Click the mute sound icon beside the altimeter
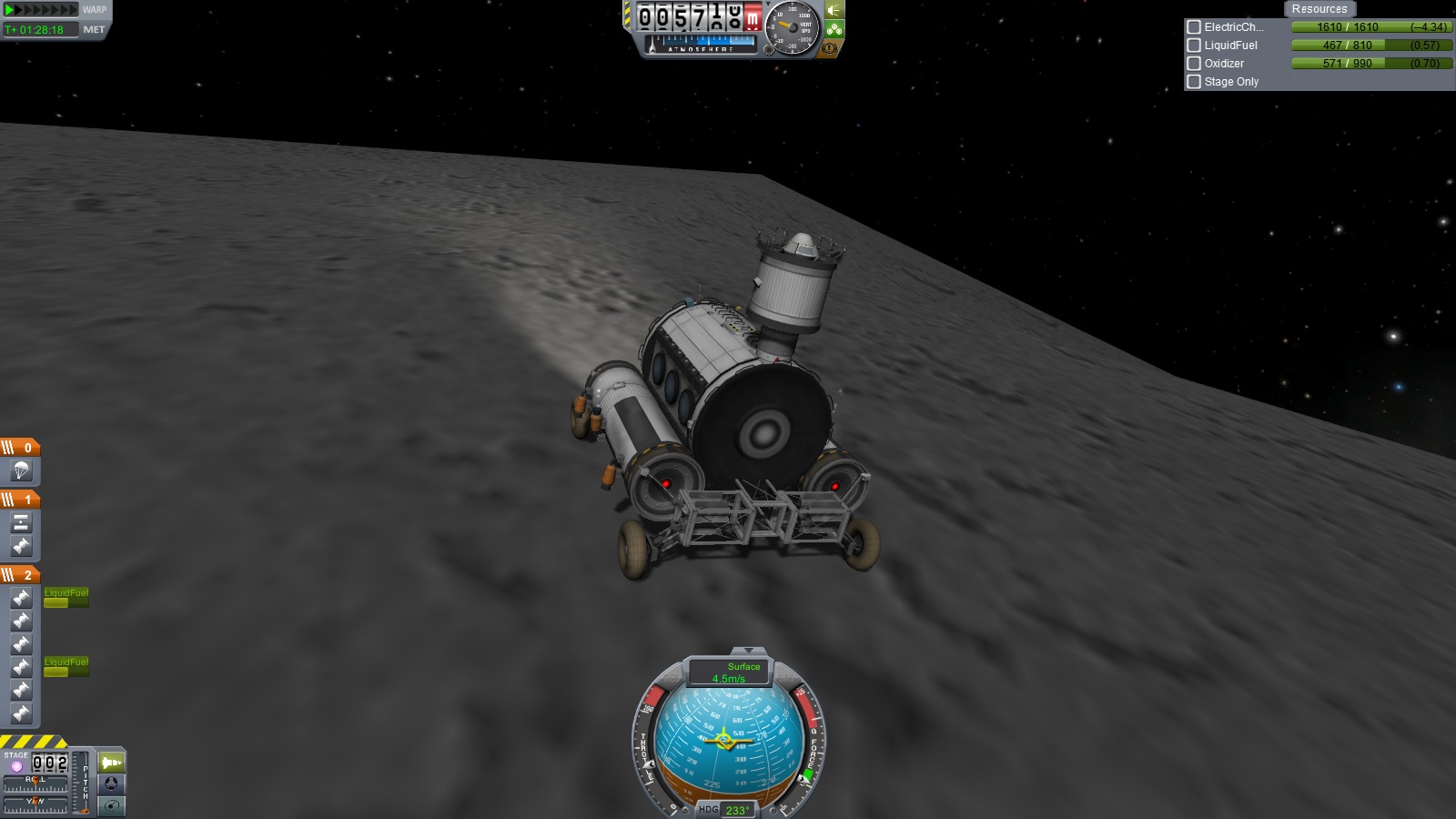The height and width of the screenshot is (819, 1456). pyautogui.click(x=833, y=11)
